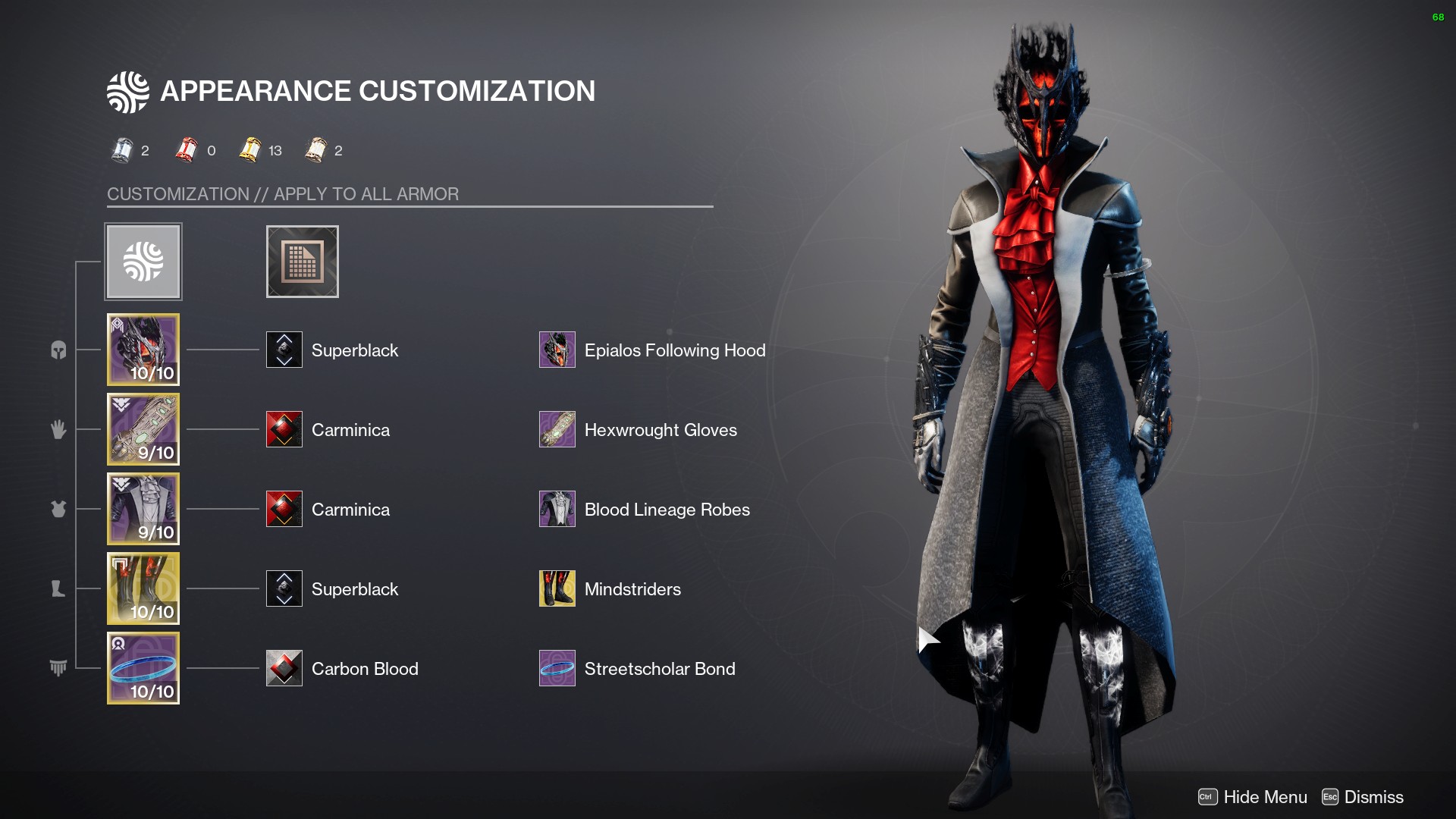Change the chest Carminica shader
The height and width of the screenshot is (819, 1456).
click(x=284, y=509)
